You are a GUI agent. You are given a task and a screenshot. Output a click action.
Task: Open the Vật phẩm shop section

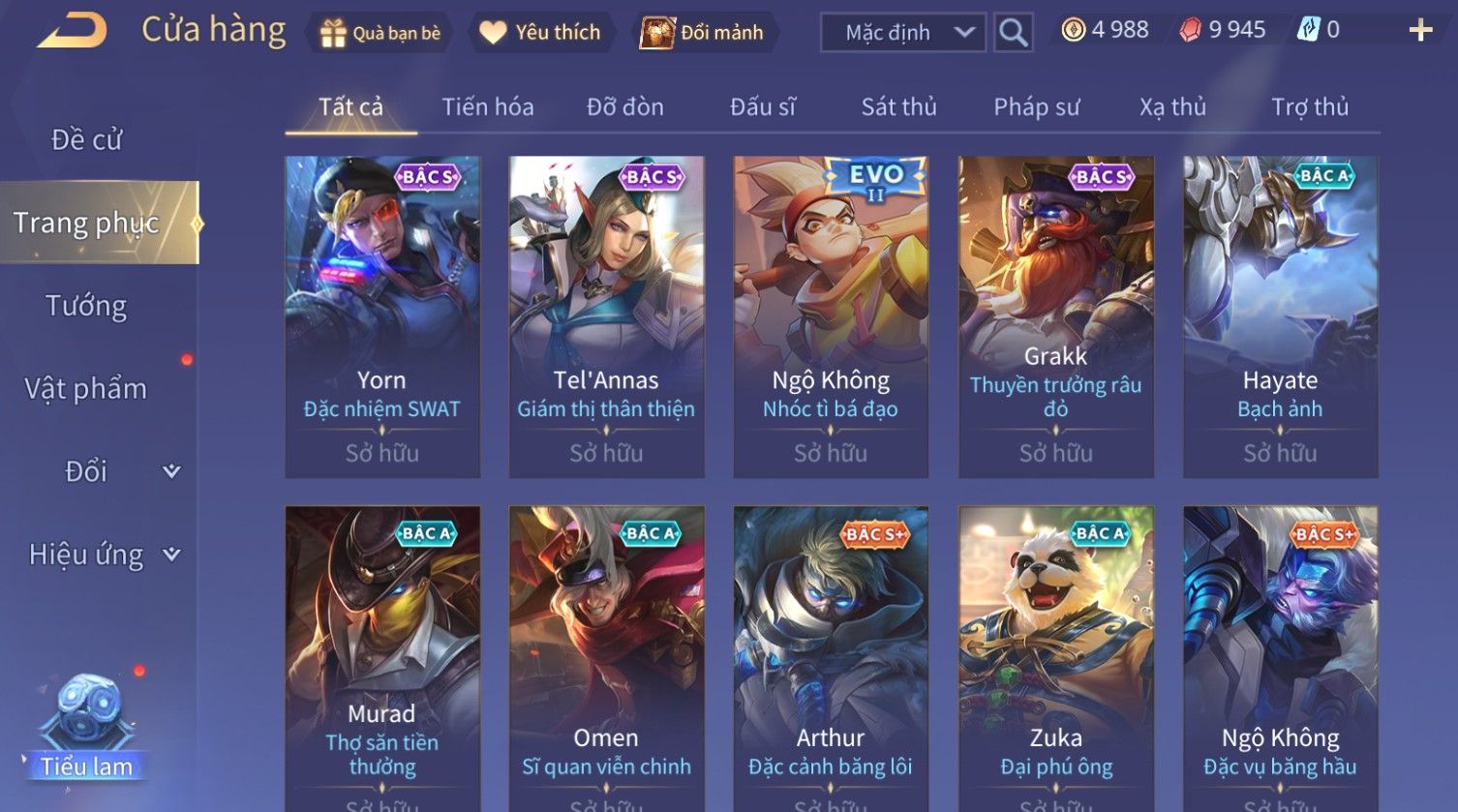point(87,389)
